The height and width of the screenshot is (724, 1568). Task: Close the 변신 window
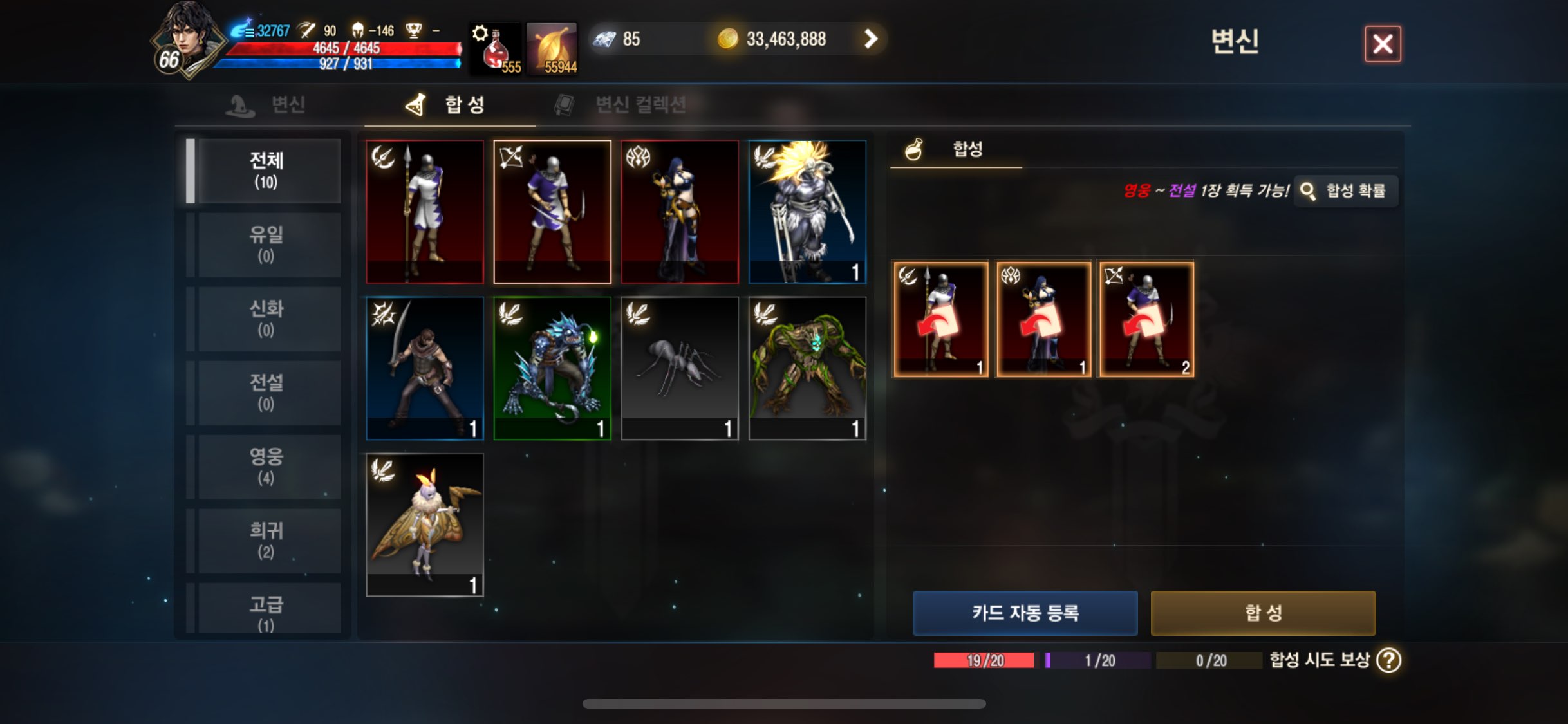[x=1383, y=44]
